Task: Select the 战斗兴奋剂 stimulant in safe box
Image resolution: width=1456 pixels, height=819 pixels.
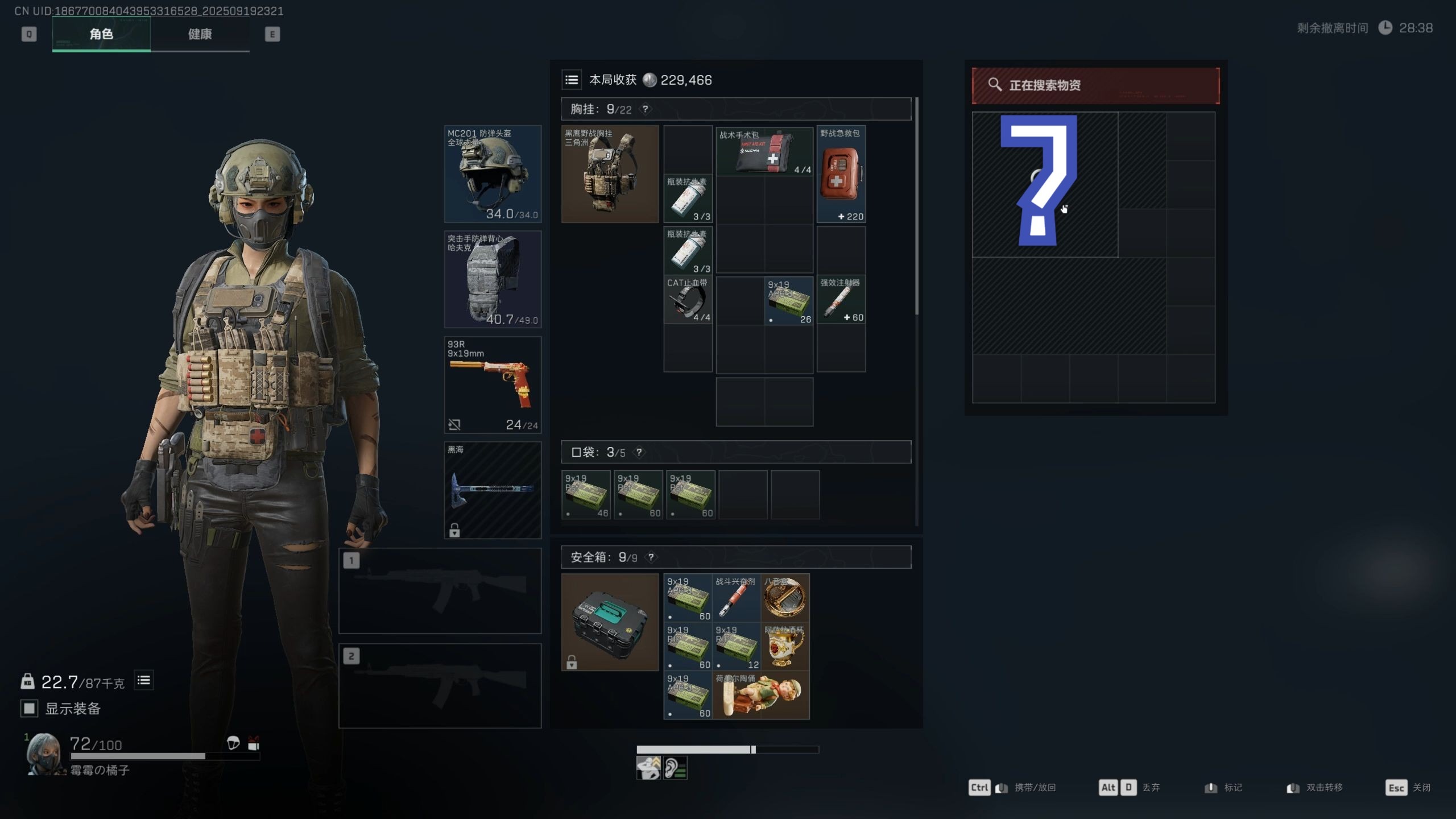Action: pos(736,598)
